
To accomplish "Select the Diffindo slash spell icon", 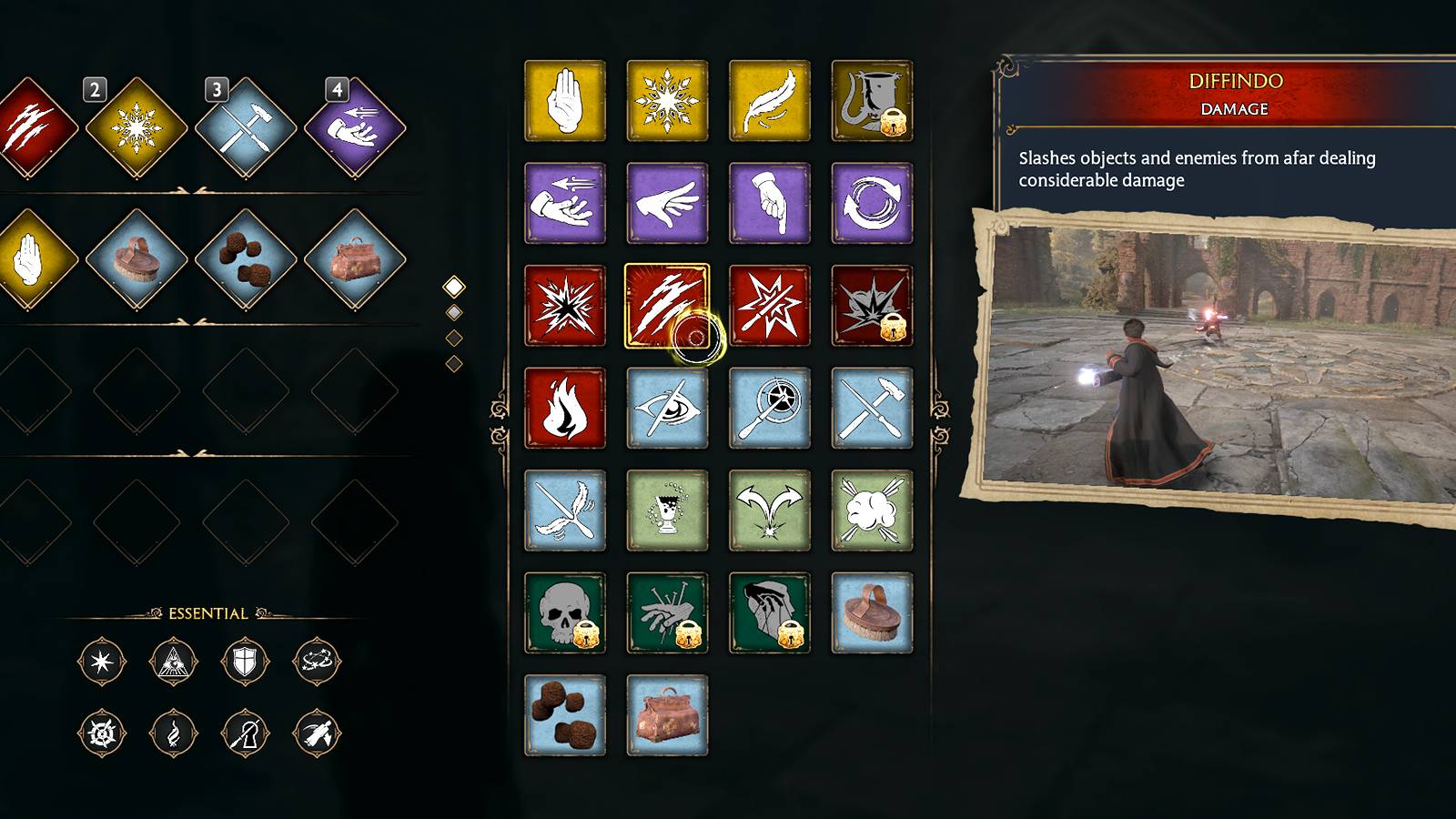I will click(x=667, y=304).
